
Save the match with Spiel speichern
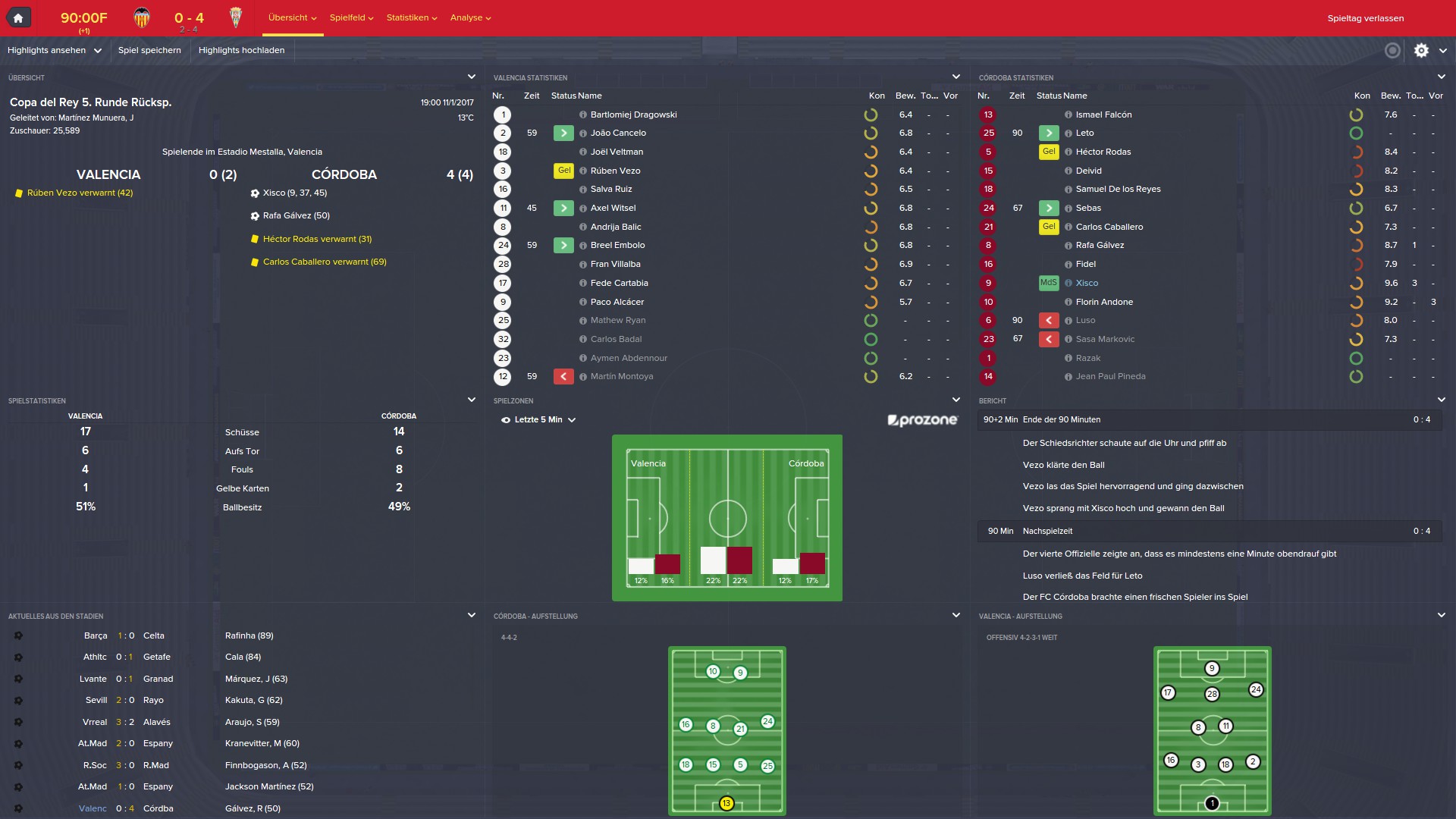[x=149, y=50]
